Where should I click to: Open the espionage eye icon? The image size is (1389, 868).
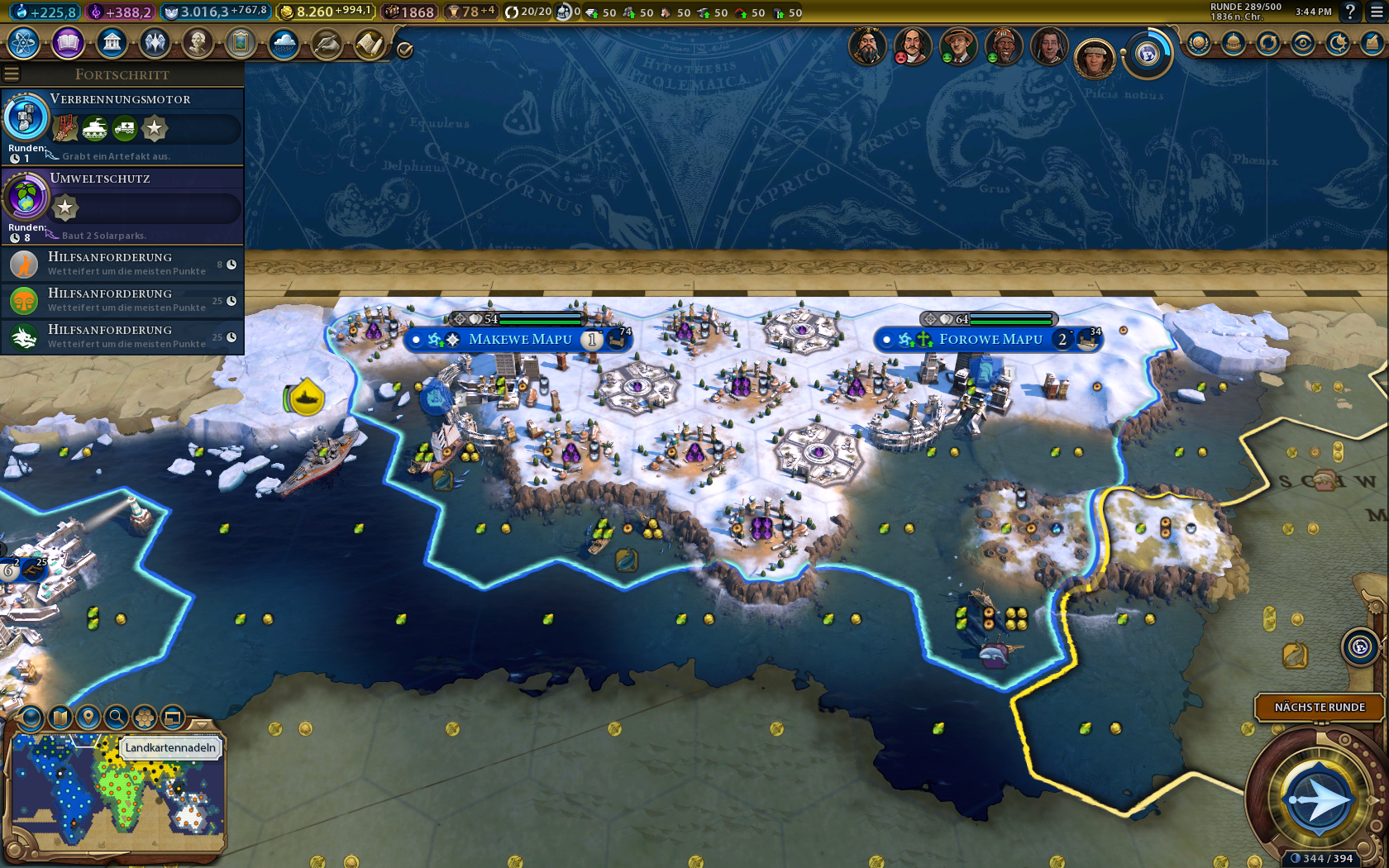1302,43
